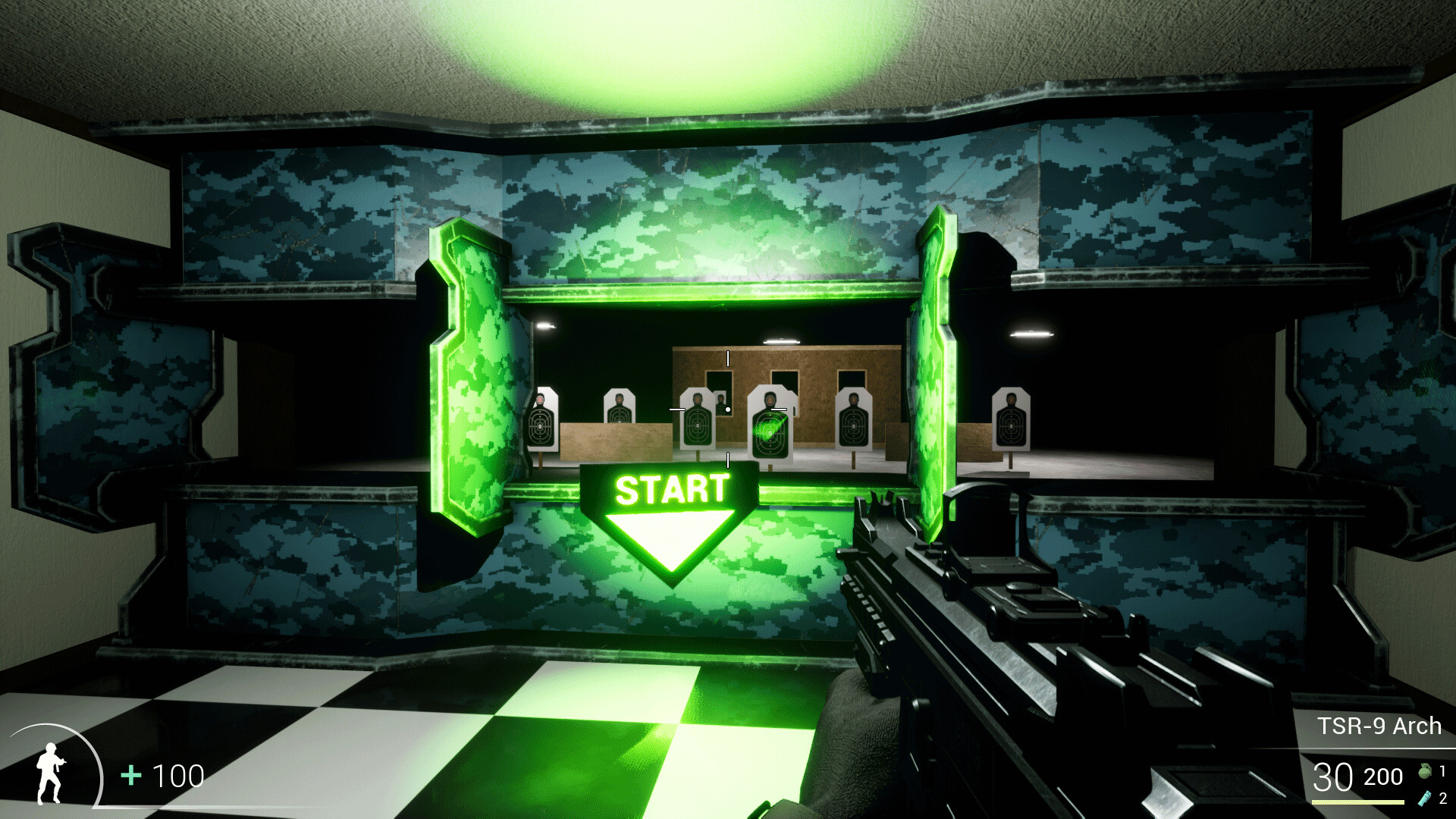Click the rightmost silhouette target

click(x=1011, y=423)
